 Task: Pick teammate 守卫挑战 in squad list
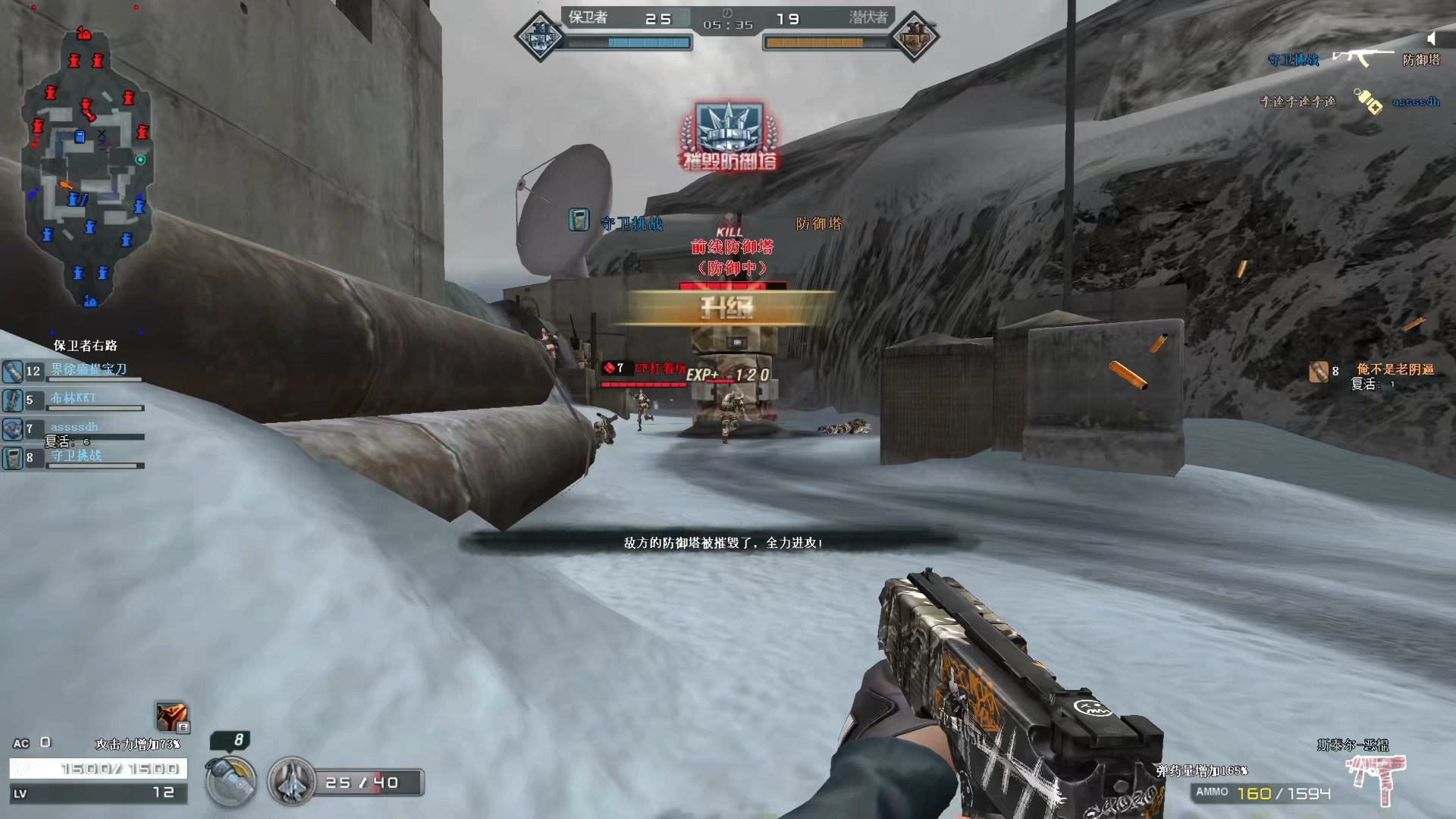pyautogui.click(x=76, y=457)
